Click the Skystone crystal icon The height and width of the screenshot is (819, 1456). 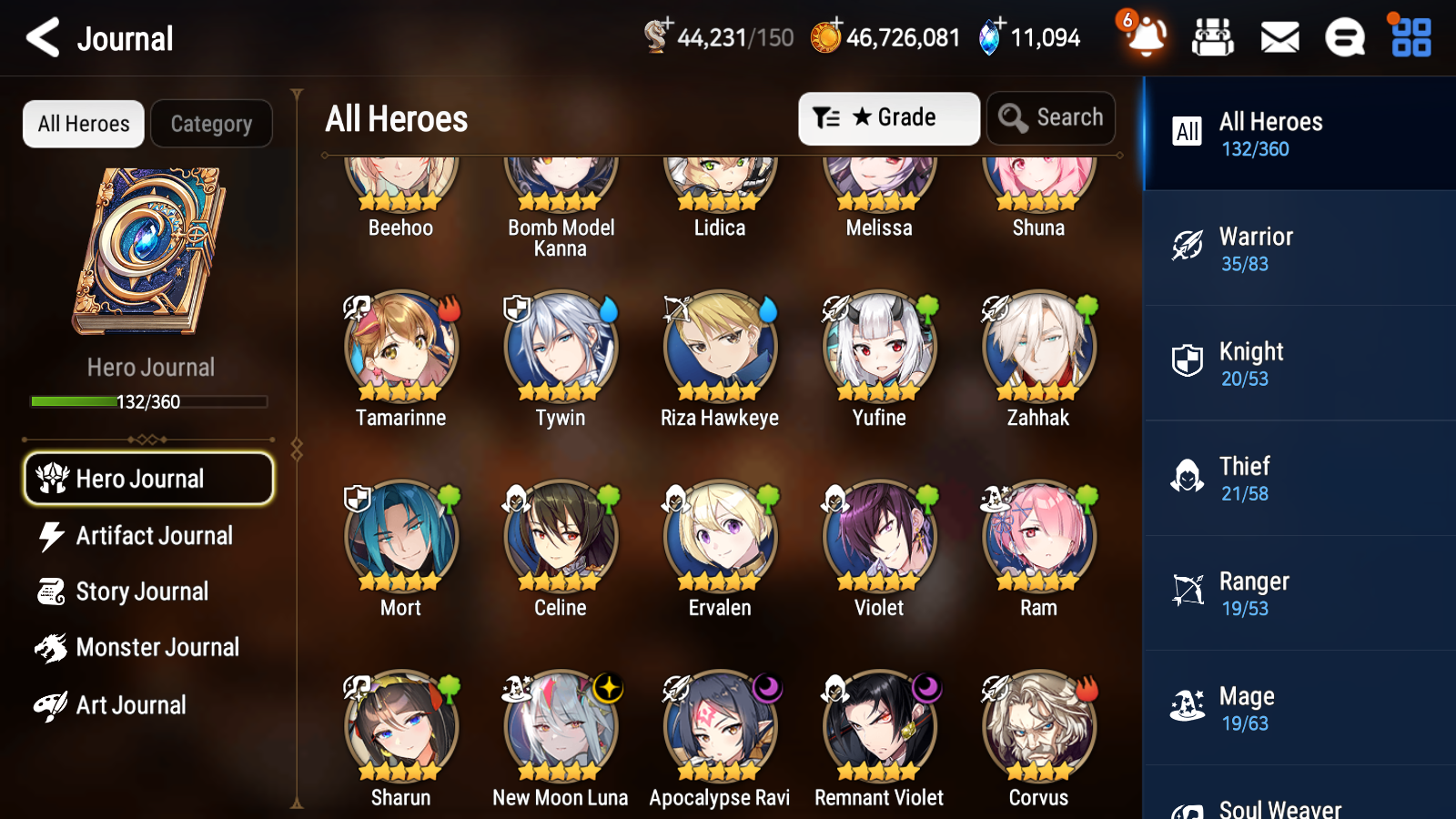coord(990,37)
